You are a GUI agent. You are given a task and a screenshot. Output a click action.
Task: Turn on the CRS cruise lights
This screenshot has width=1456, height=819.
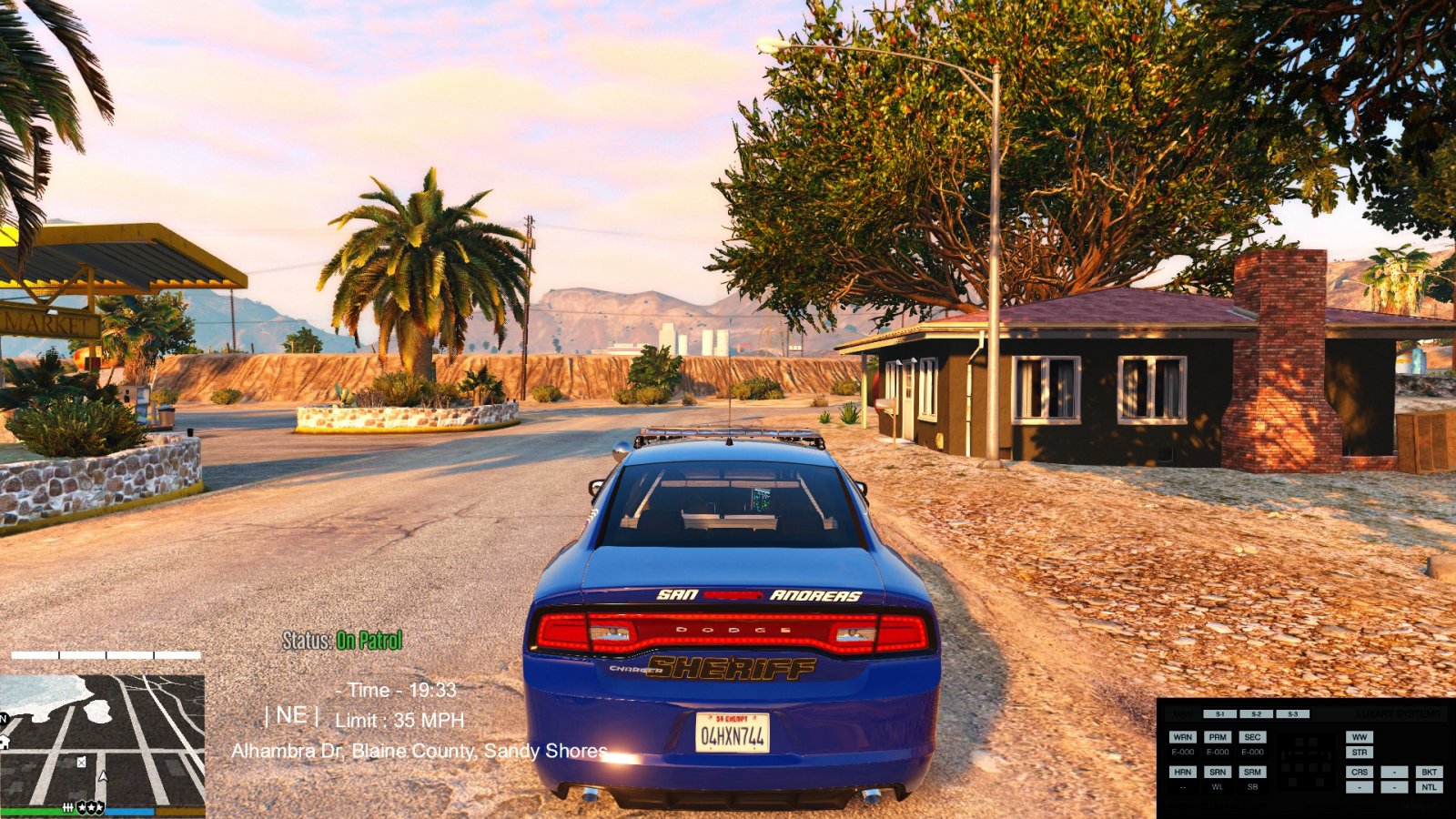(1360, 772)
